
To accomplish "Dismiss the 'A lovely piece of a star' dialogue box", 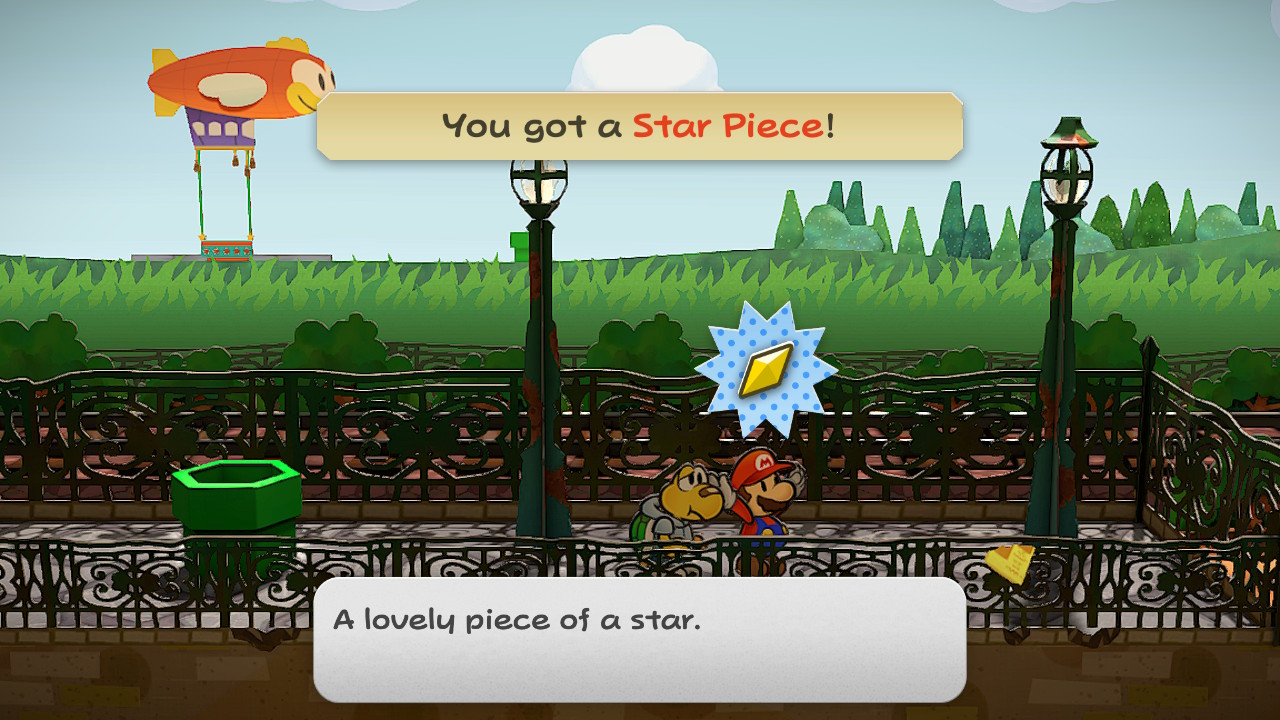I will pyautogui.click(x=639, y=639).
